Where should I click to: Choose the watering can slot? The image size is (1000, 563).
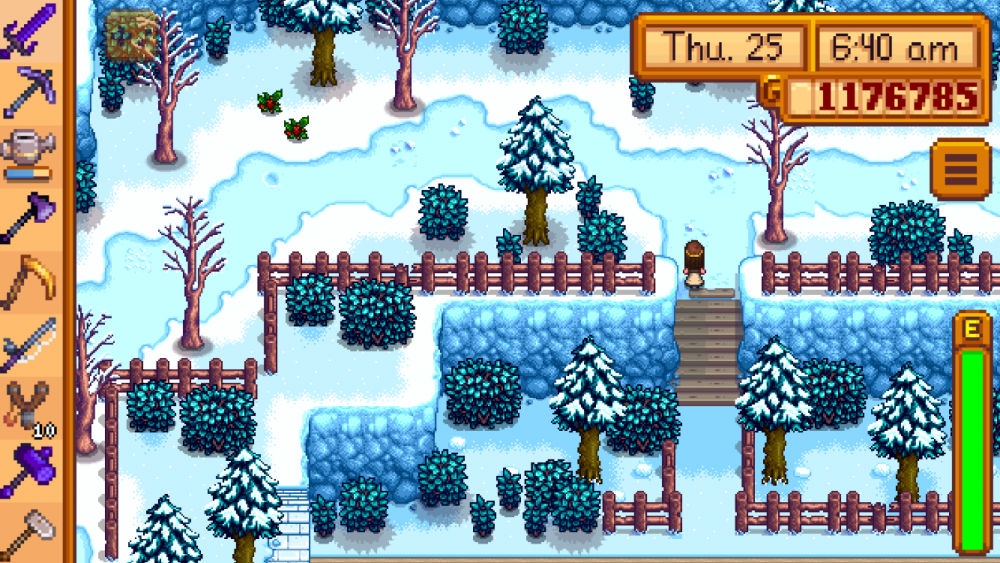[31, 152]
